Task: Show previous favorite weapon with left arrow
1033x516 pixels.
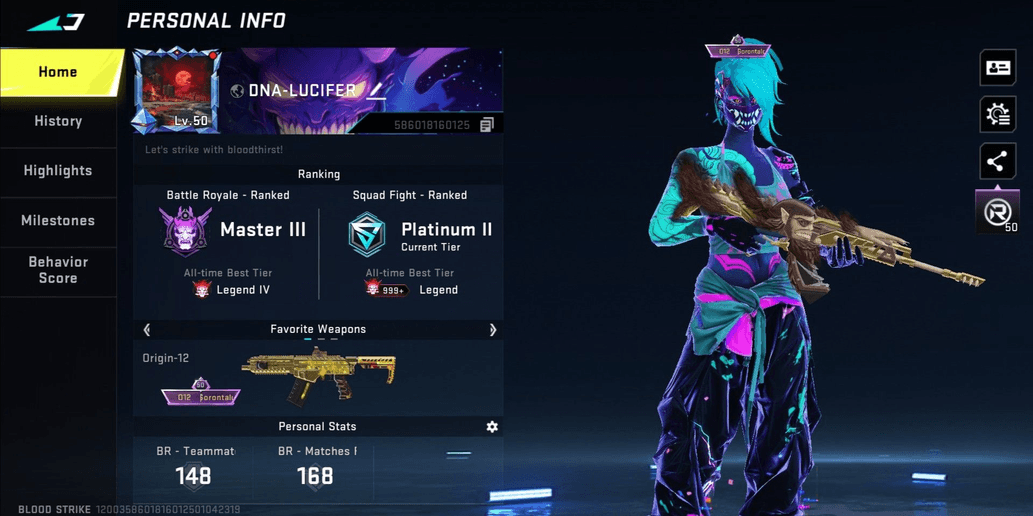Action: tap(147, 330)
